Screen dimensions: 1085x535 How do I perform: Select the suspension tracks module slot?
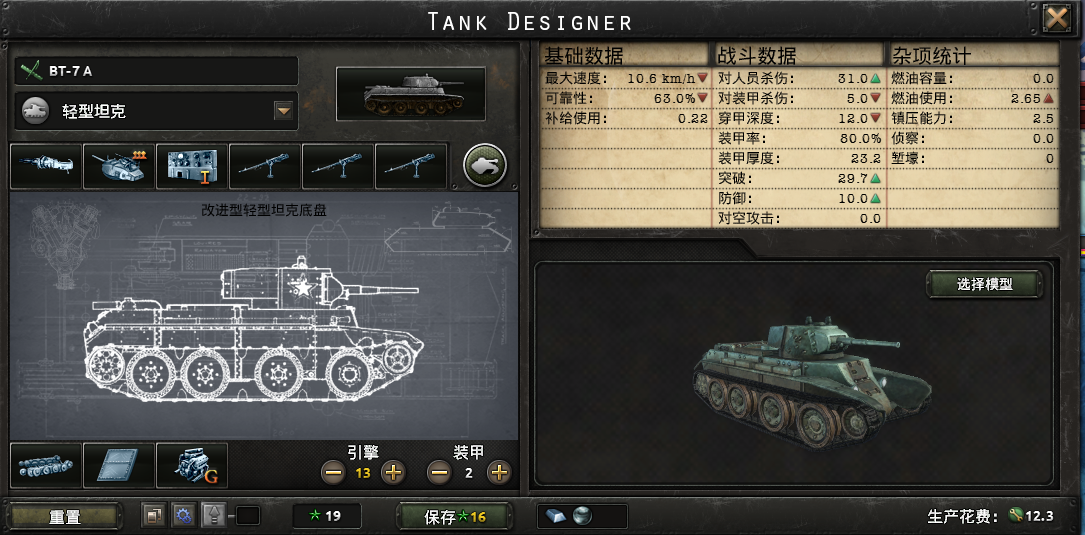click(45, 466)
